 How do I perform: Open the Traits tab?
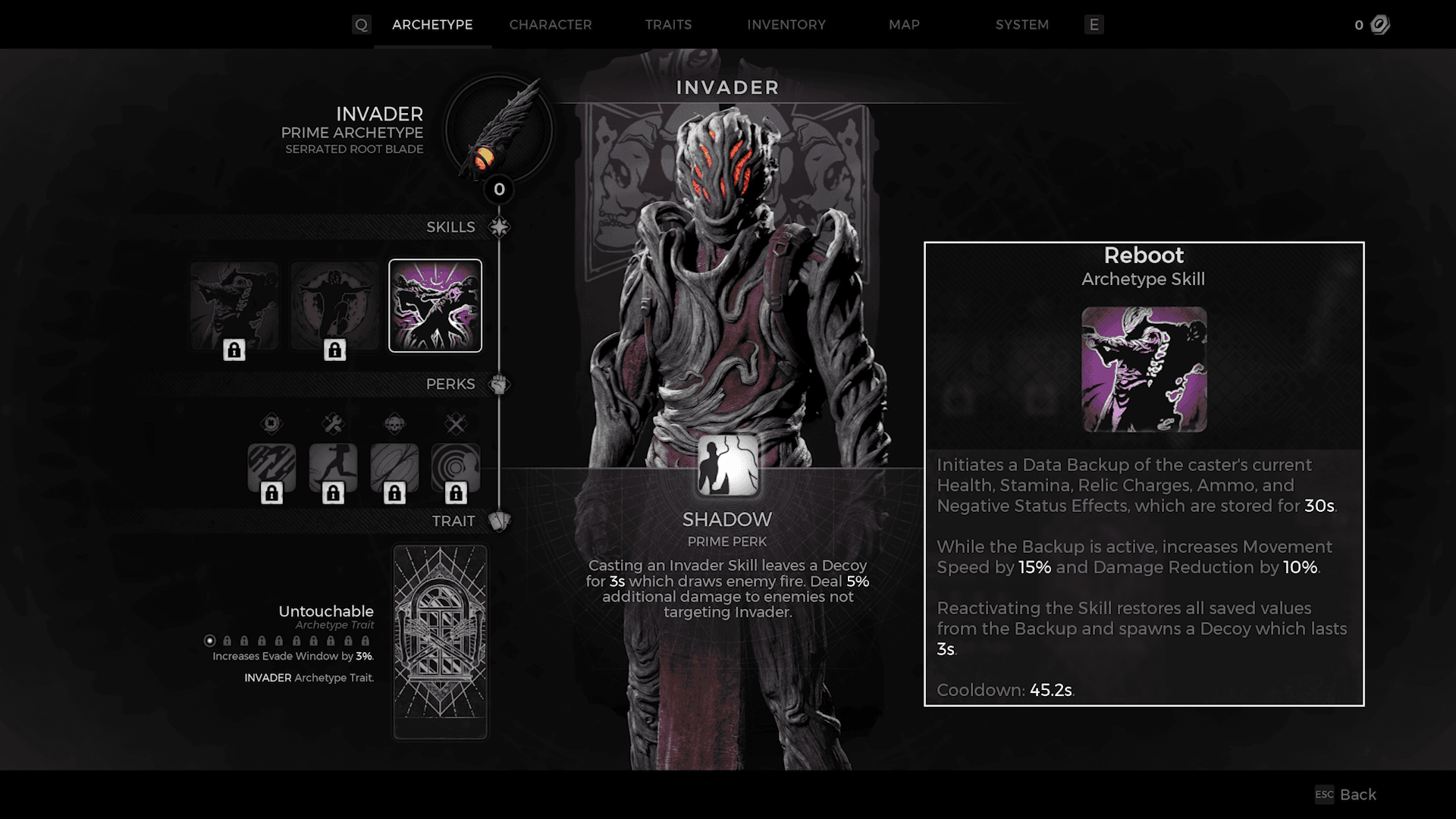668,25
